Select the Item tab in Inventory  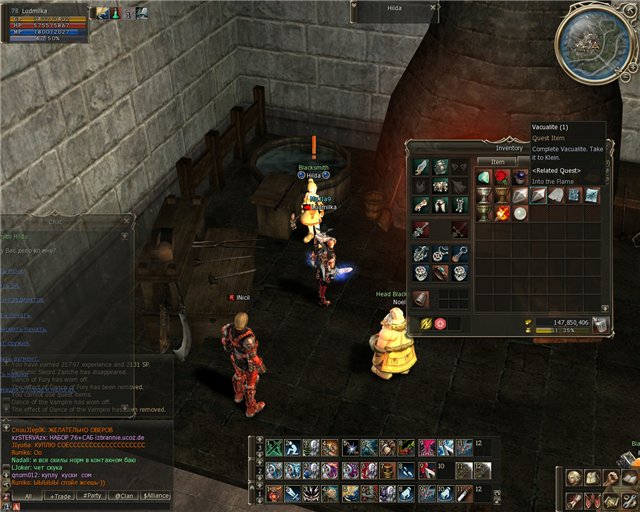tap(497, 161)
